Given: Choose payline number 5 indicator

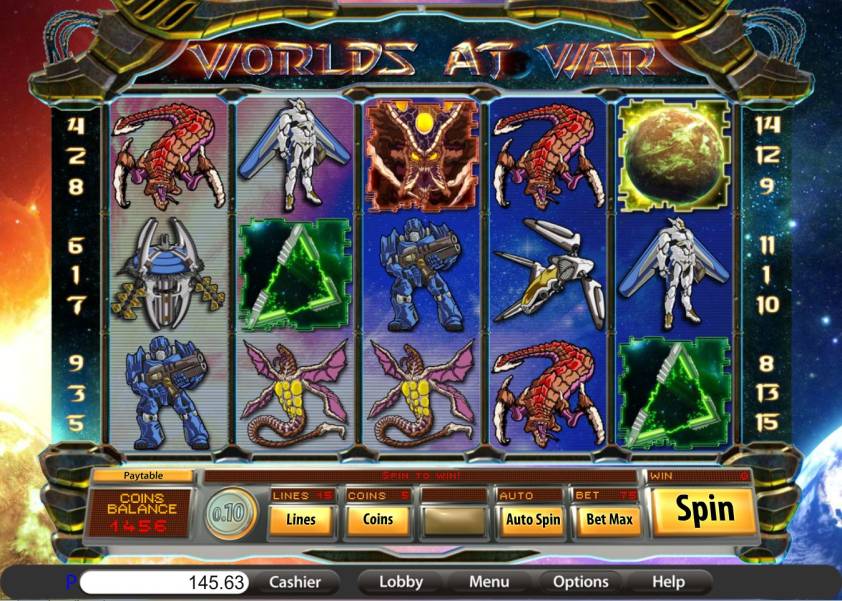Looking at the screenshot, I should 76,422.
